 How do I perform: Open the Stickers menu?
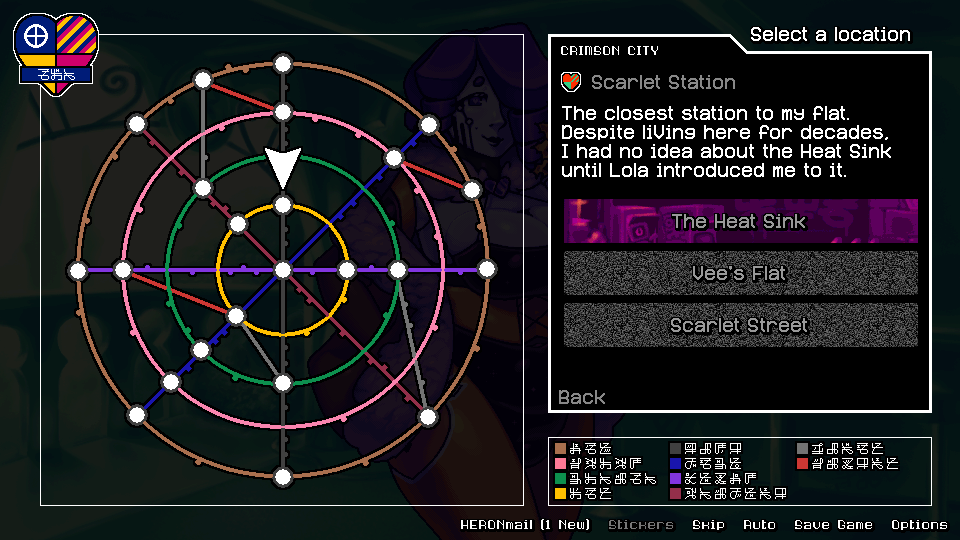click(641, 524)
